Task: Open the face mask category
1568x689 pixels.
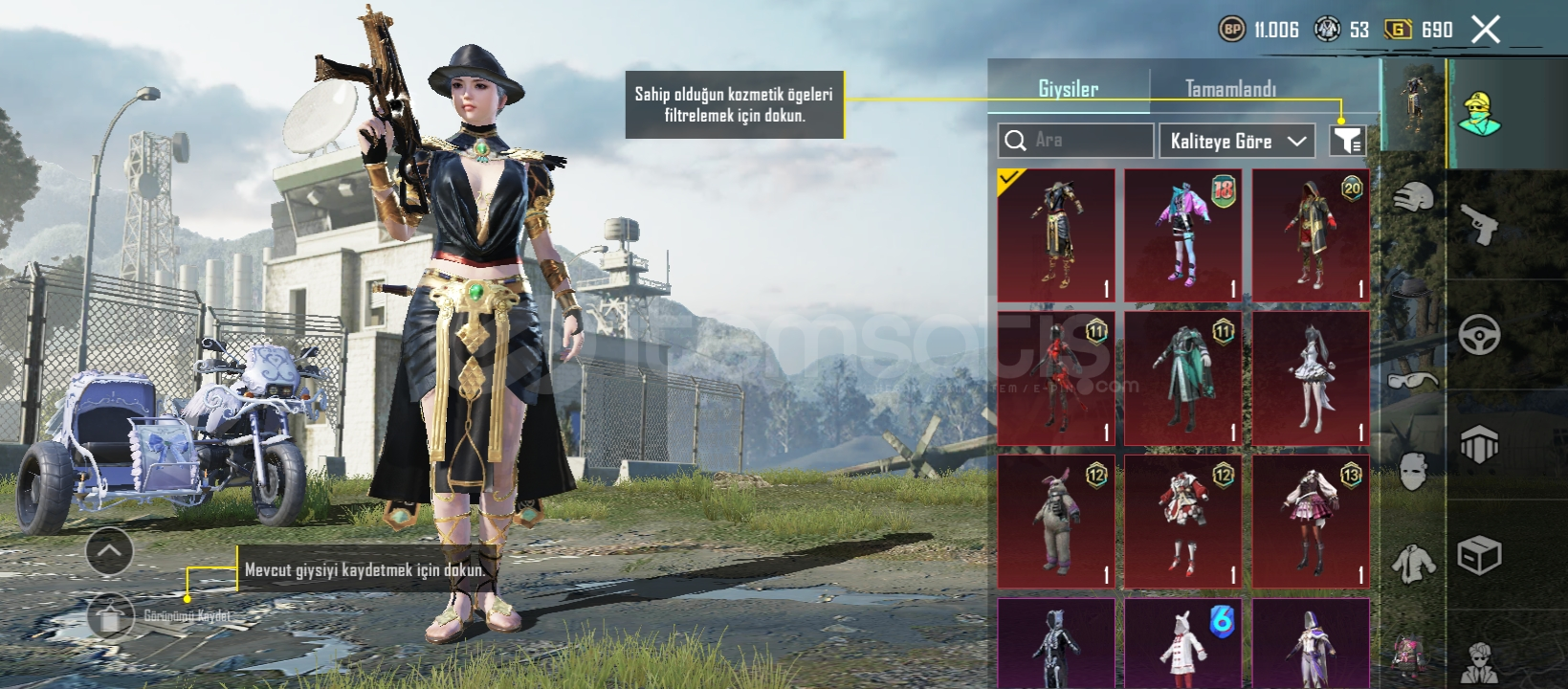Action: tap(1413, 472)
